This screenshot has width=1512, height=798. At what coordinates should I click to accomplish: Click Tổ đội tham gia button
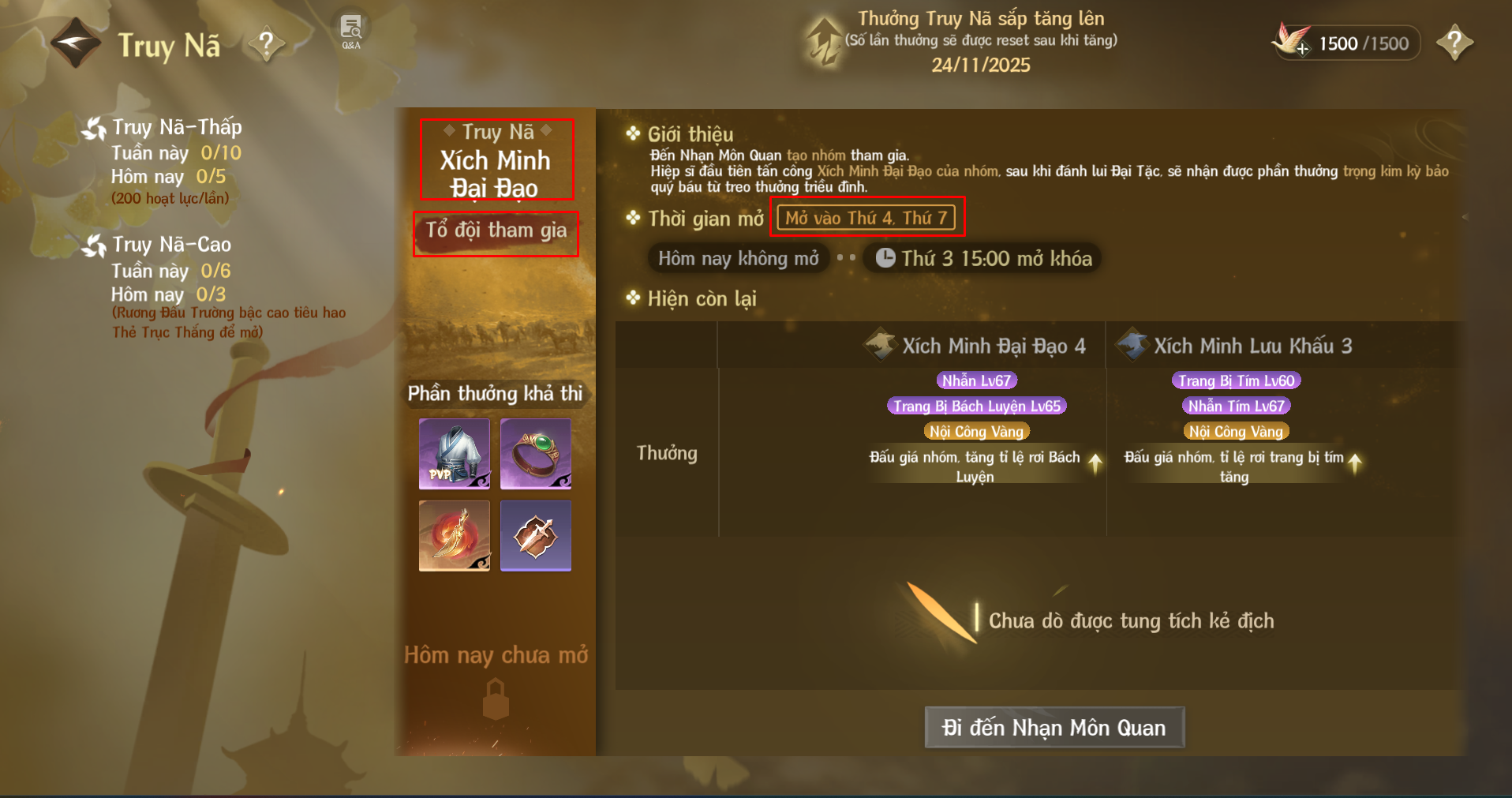tap(496, 231)
